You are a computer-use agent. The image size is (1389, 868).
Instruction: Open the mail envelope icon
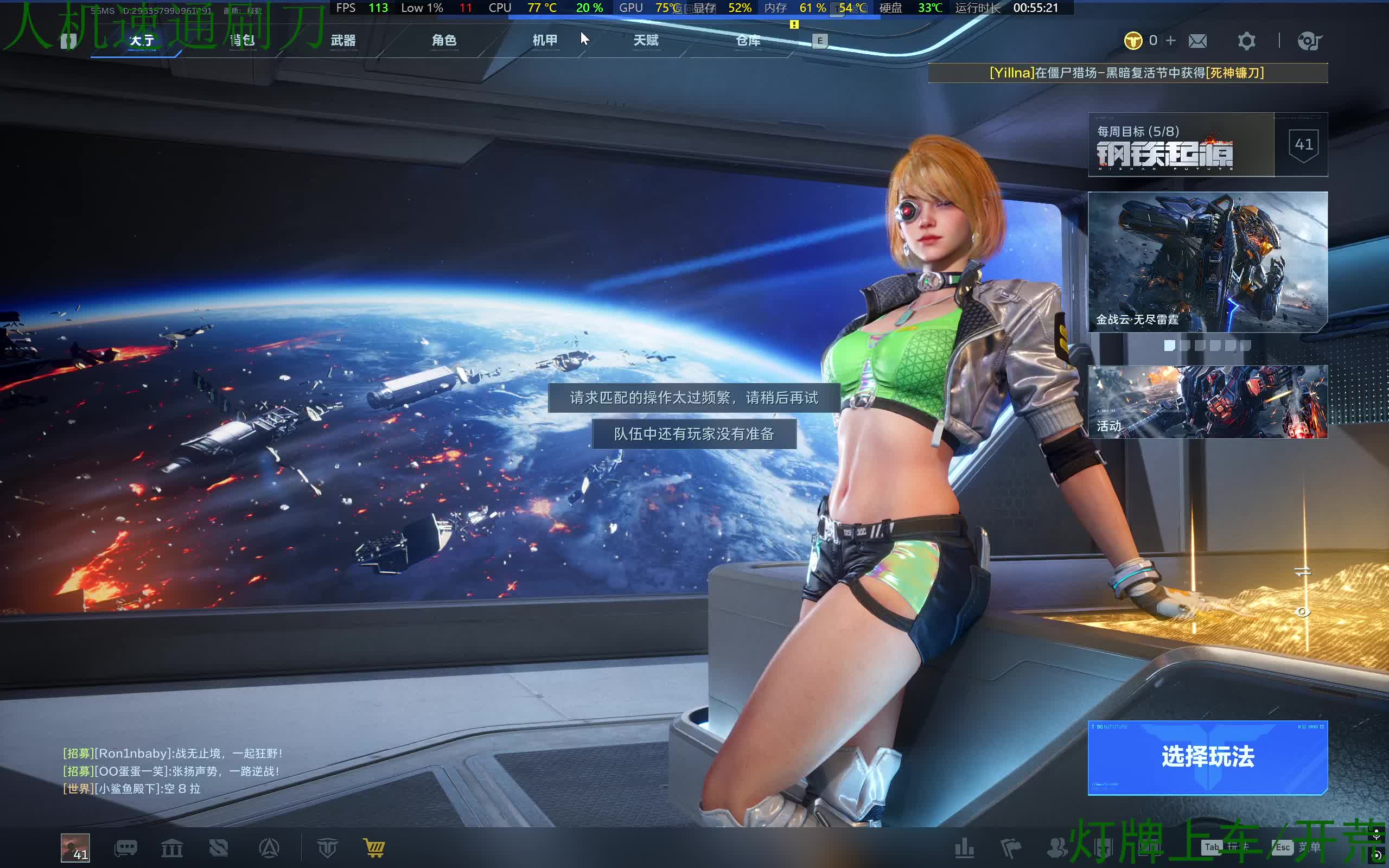pyautogui.click(x=1197, y=41)
